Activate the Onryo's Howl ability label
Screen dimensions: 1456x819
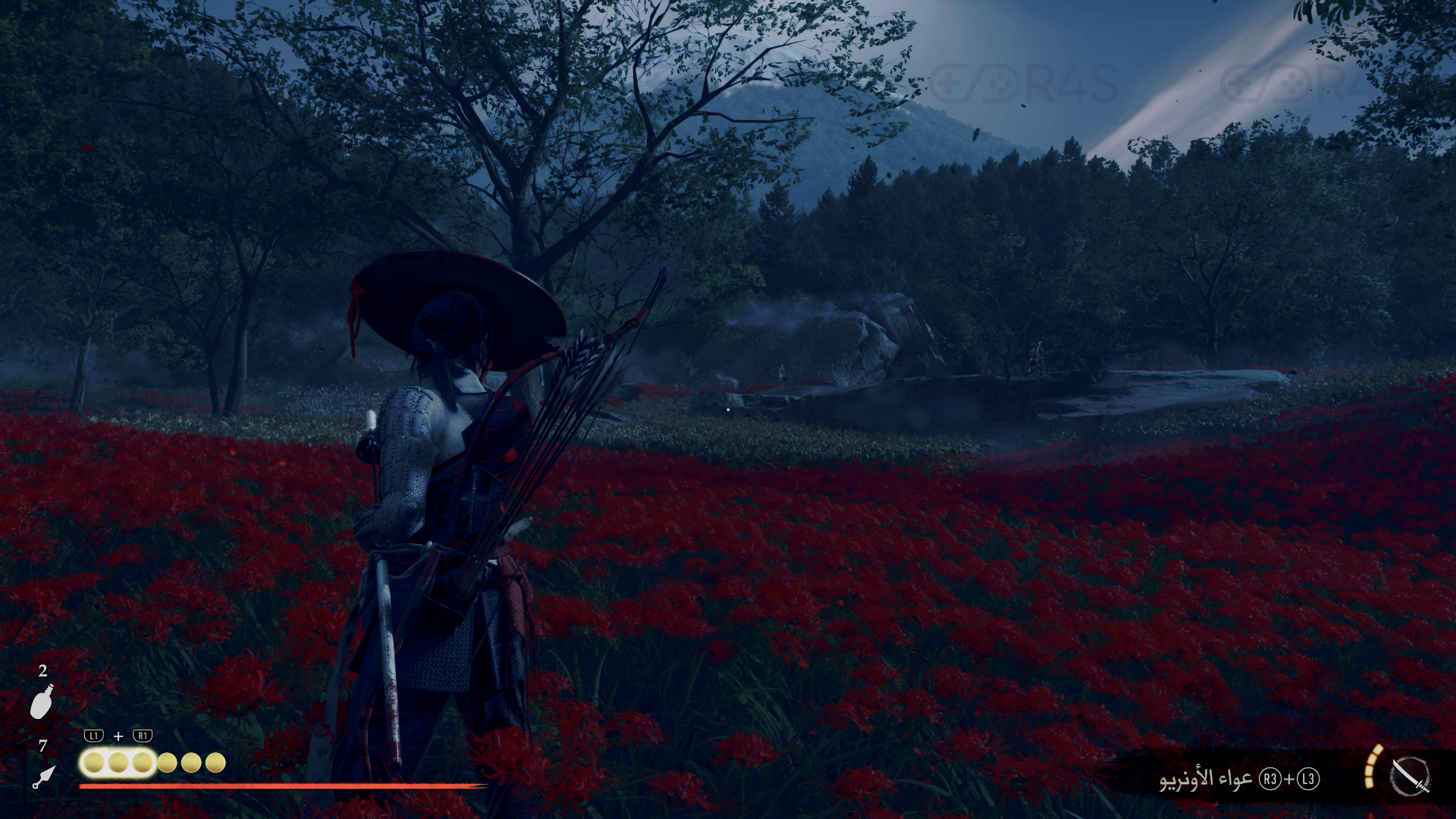coord(1207,780)
